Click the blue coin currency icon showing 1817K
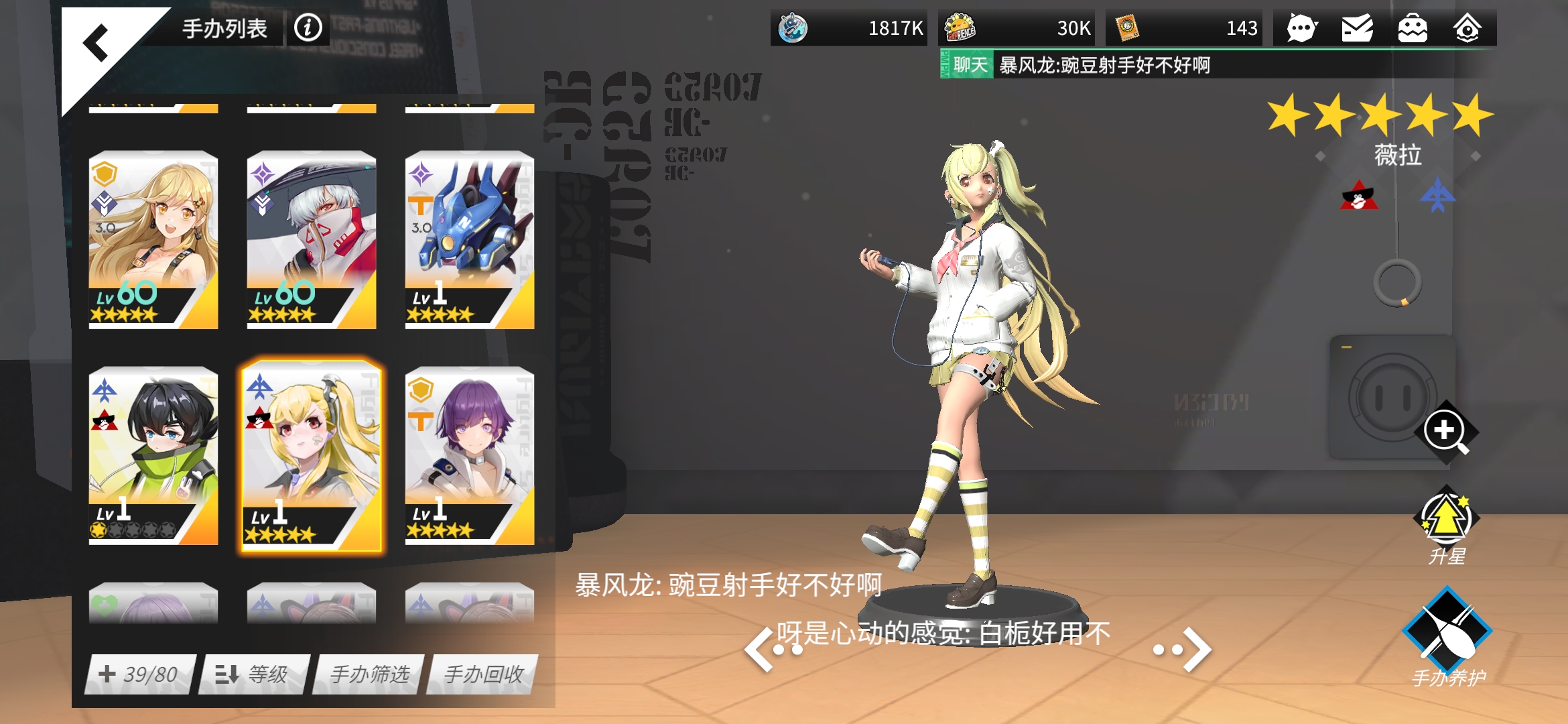The width and height of the screenshot is (1568, 724). 793,28
